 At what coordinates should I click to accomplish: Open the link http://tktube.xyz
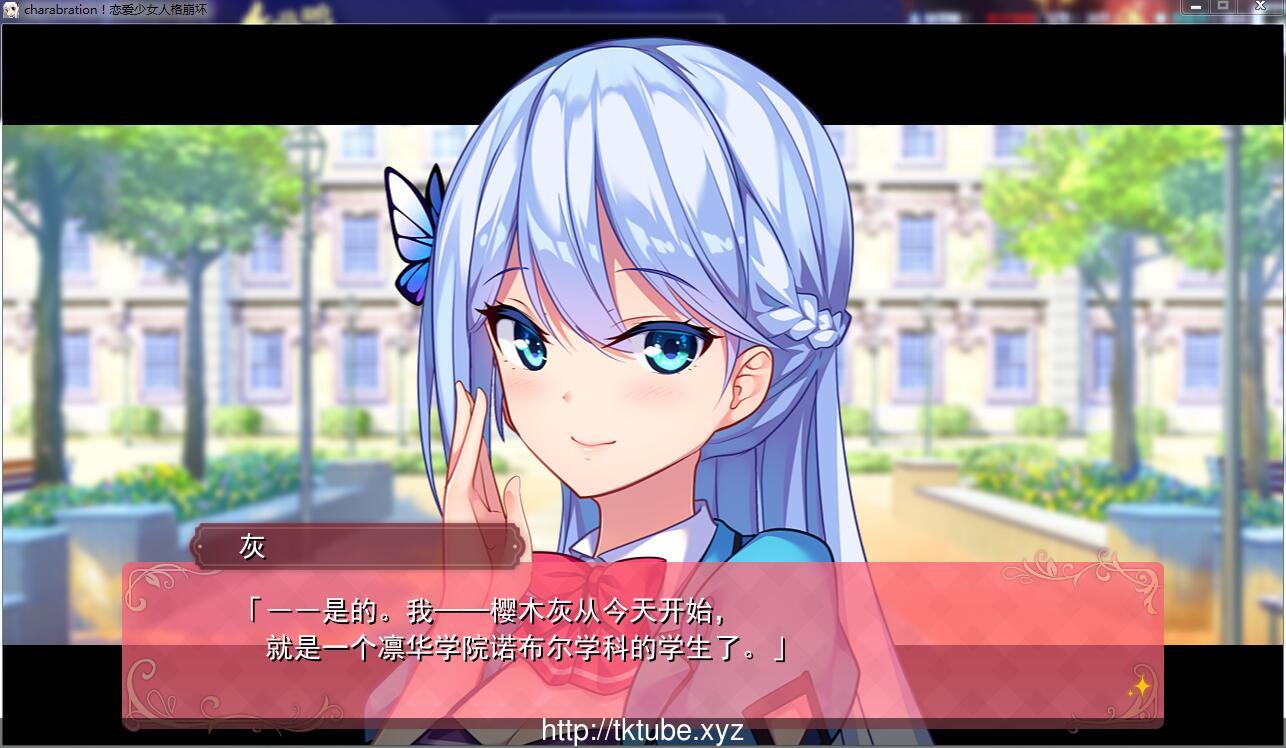(x=643, y=729)
